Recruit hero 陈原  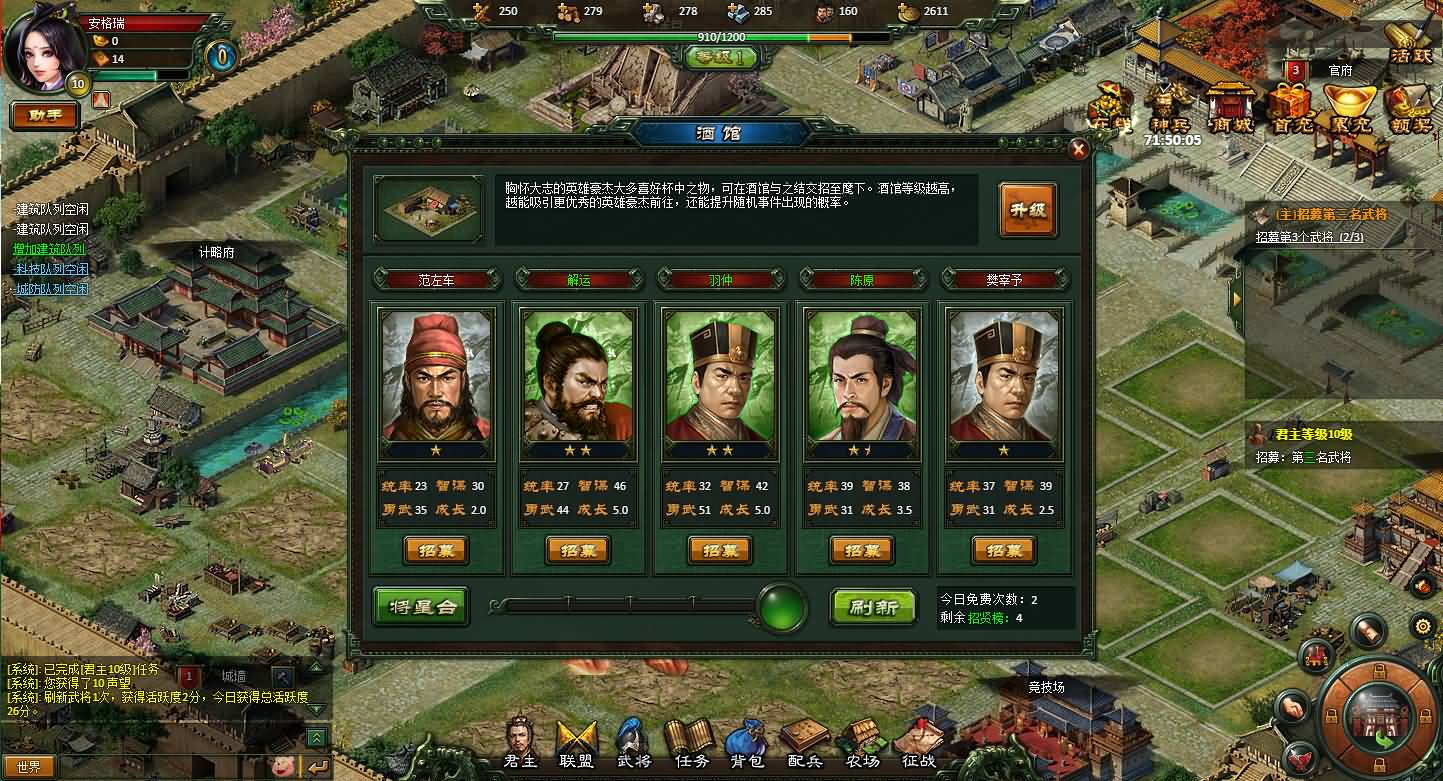pyautogui.click(x=862, y=550)
